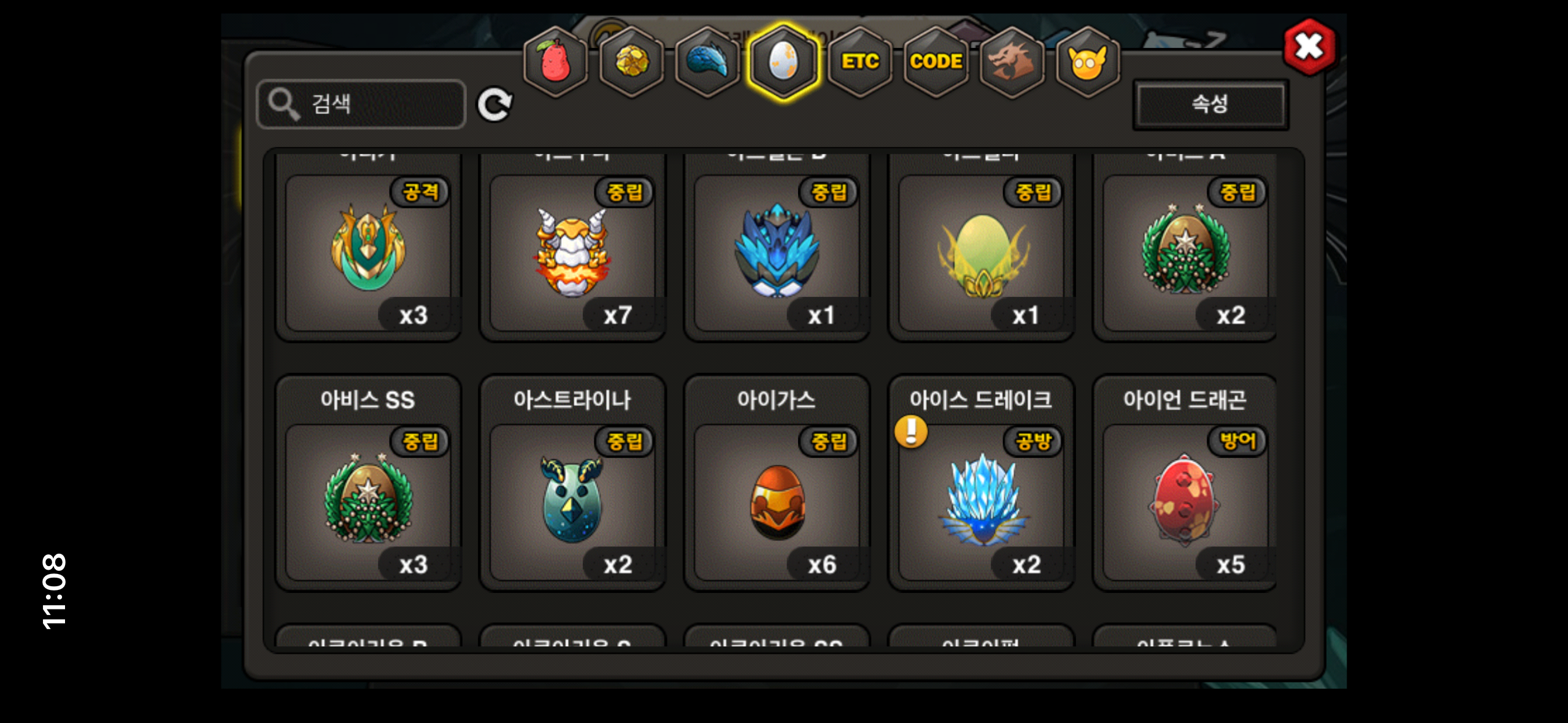Image resolution: width=1568 pixels, height=723 pixels.
Task: Pick the 아이가스 orange egg
Action: [x=777, y=501]
